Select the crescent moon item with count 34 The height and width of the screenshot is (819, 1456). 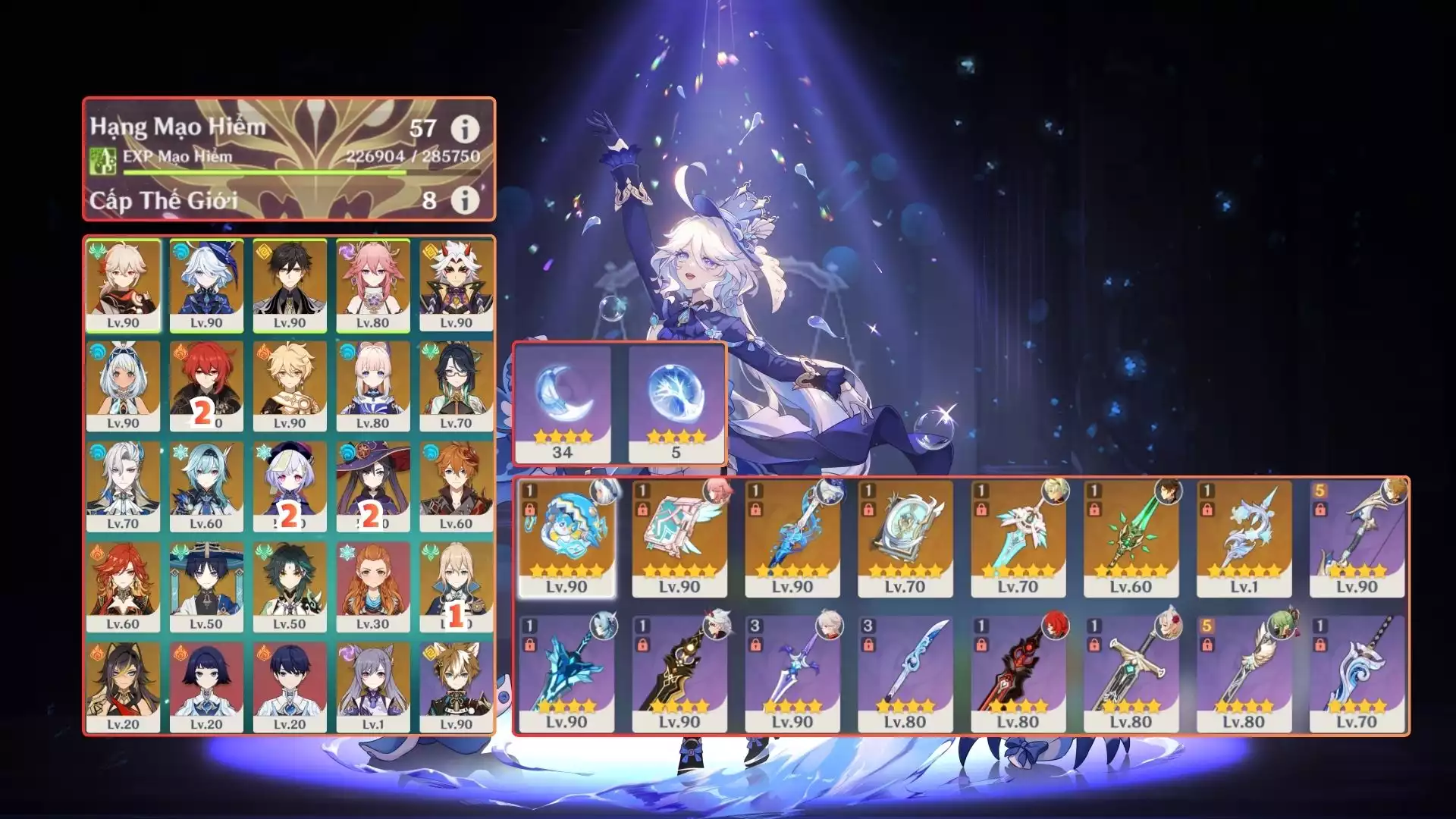point(562,403)
